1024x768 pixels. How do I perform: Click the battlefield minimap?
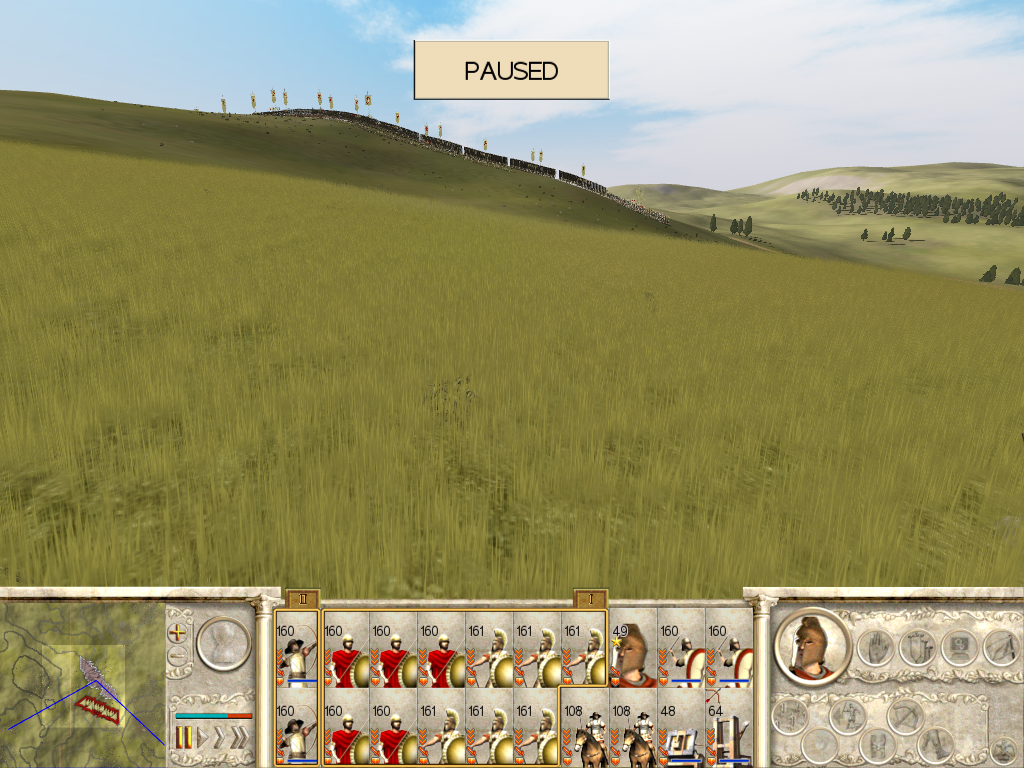82,682
